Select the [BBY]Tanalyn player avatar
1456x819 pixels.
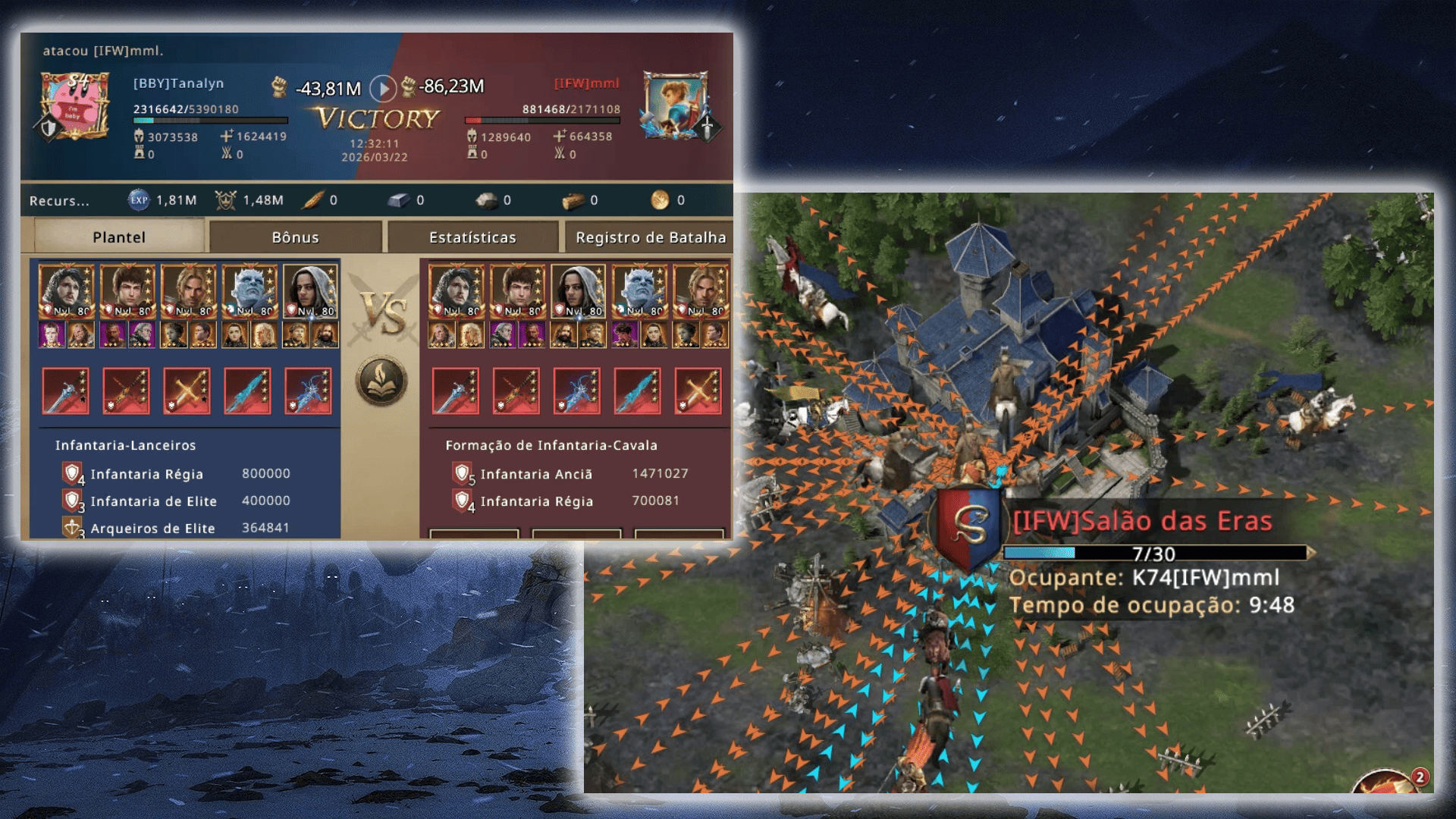tap(75, 107)
